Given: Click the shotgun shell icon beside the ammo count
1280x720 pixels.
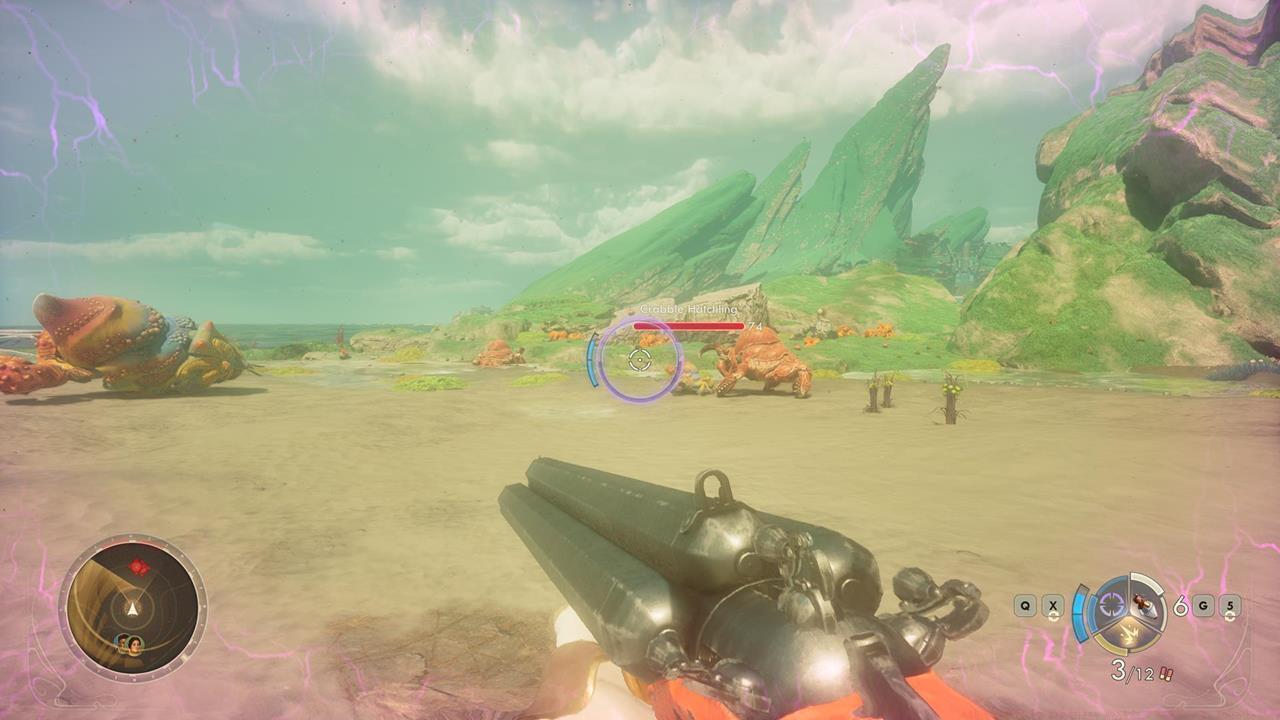Looking at the screenshot, I should pos(1165,673).
